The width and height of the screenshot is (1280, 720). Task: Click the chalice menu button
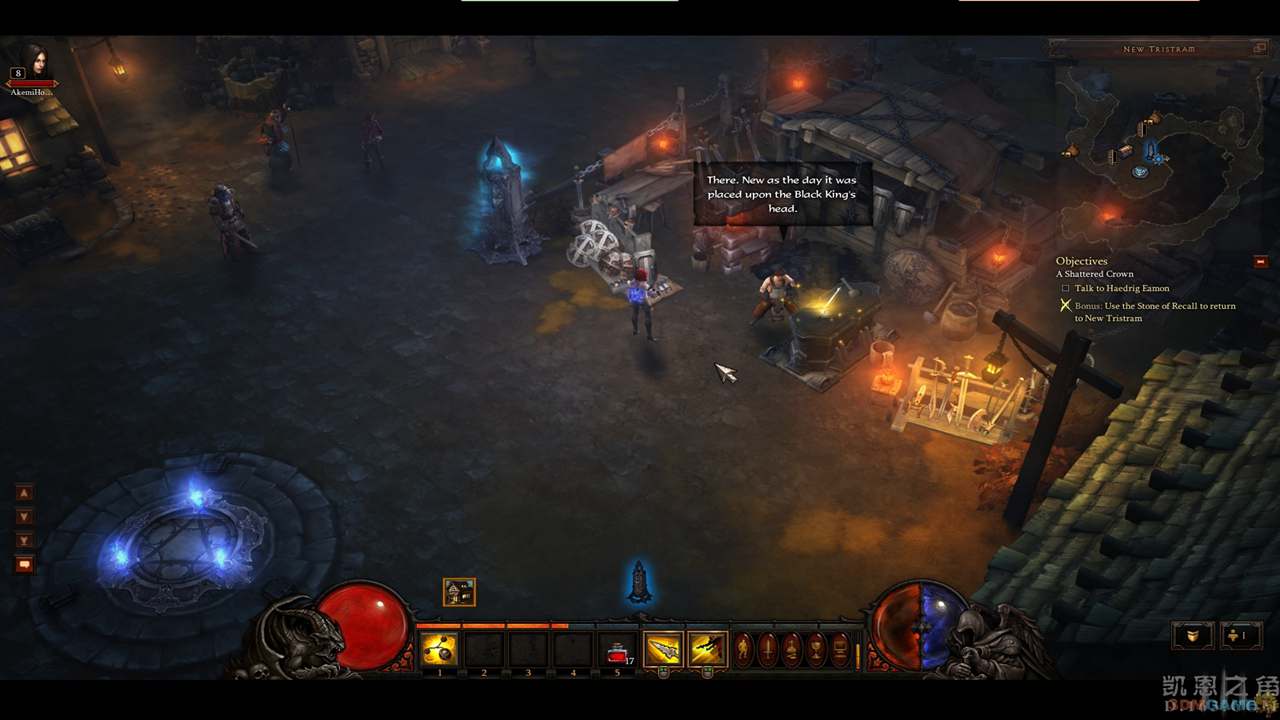816,650
